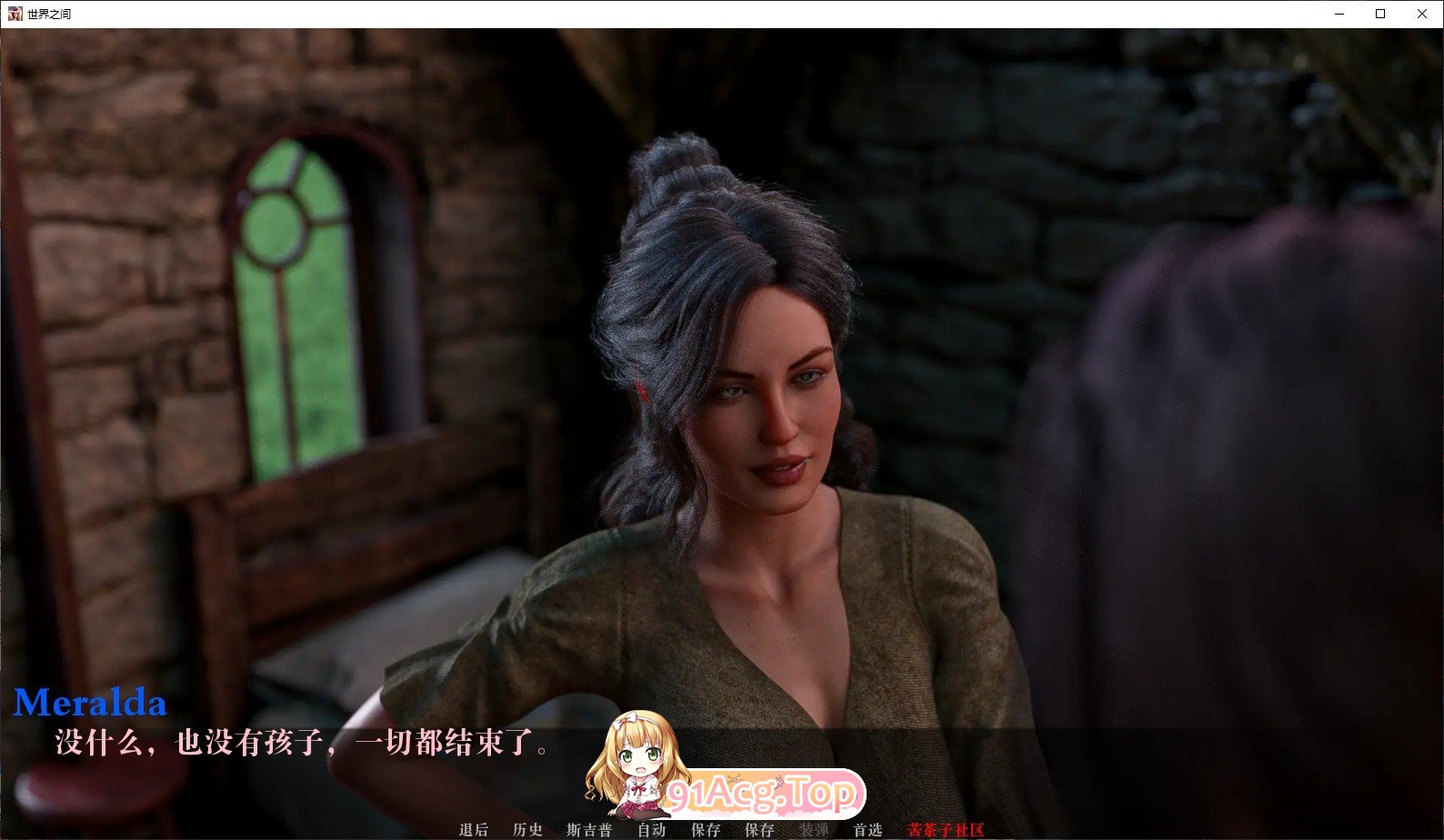
Task: Toggle 自动 auto-play mode
Action: [x=652, y=829]
